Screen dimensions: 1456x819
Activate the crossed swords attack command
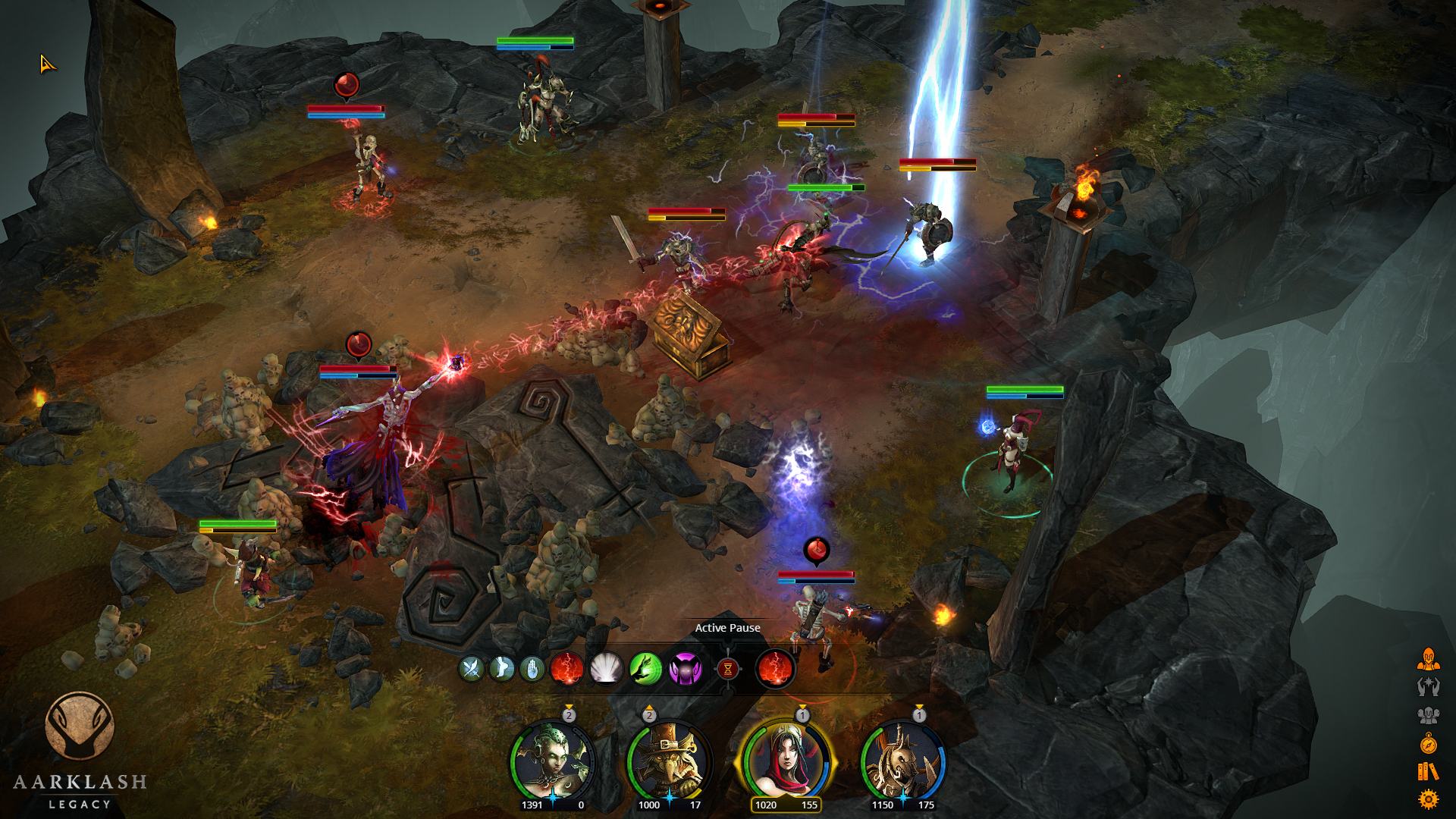[472, 669]
